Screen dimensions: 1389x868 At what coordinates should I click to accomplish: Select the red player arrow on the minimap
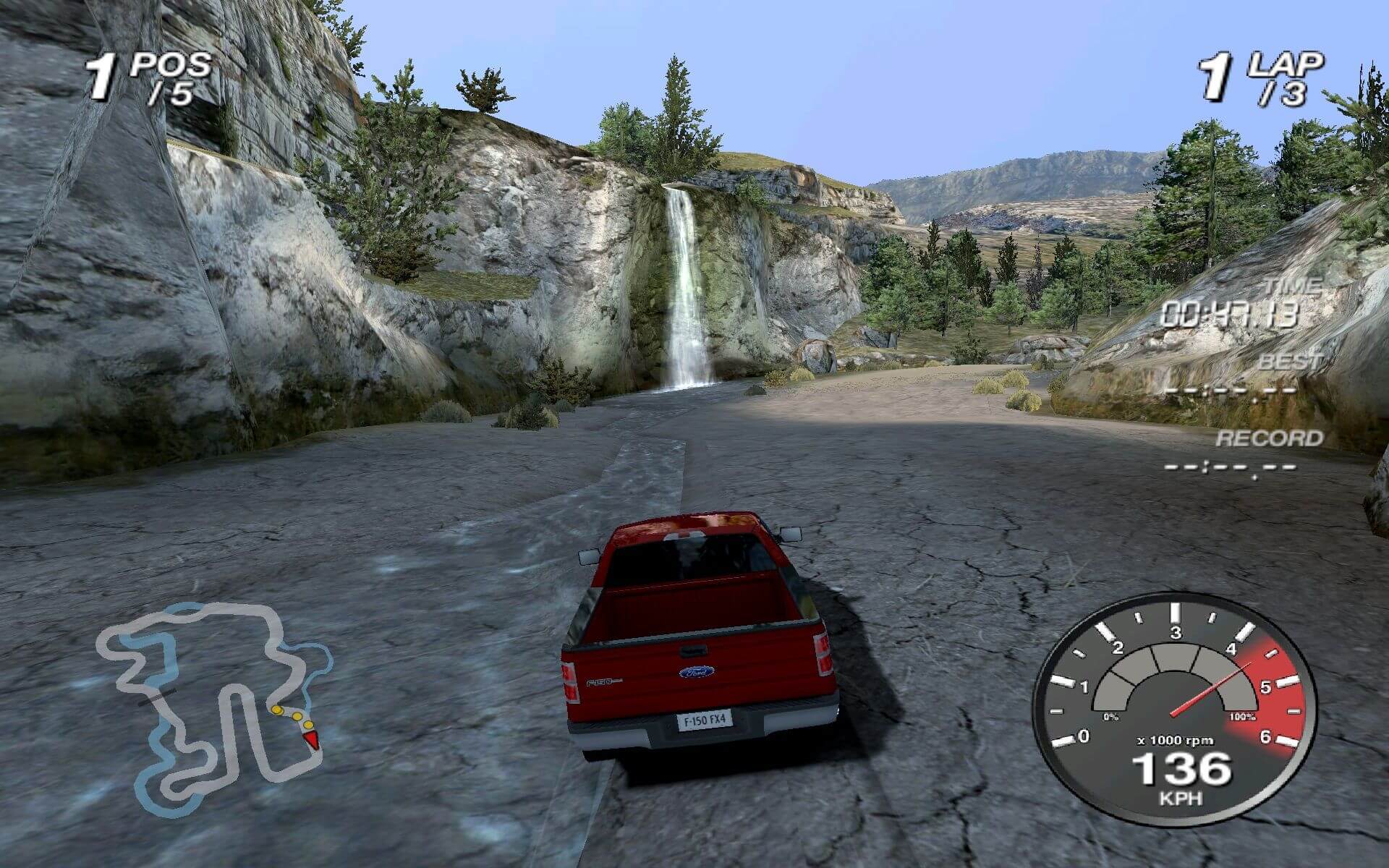[x=312, y=739]
